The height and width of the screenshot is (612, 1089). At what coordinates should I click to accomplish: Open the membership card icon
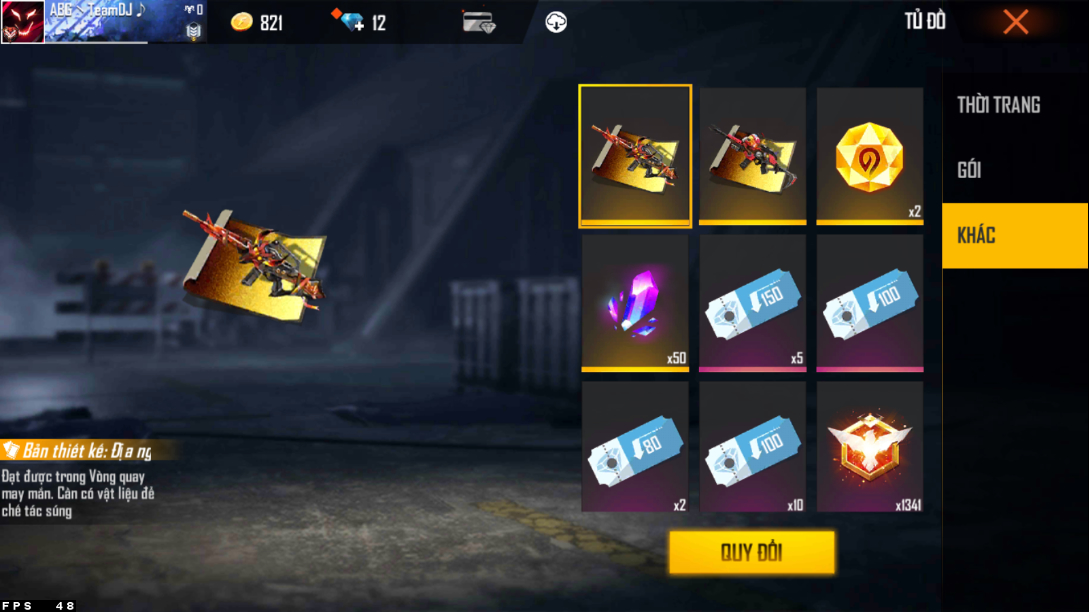pyautogui.click(x=479, y=22)
